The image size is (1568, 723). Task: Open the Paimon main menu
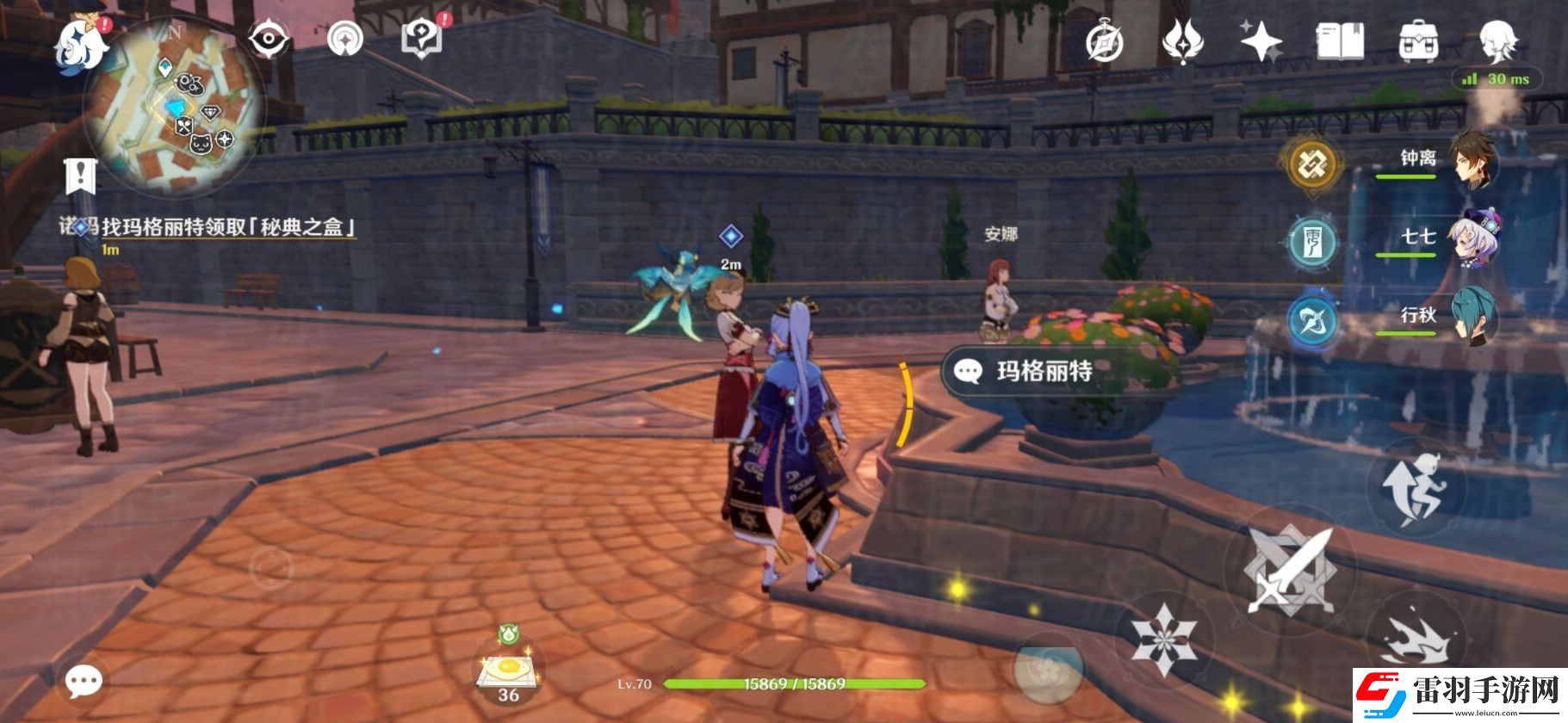[x=80, y=45]
